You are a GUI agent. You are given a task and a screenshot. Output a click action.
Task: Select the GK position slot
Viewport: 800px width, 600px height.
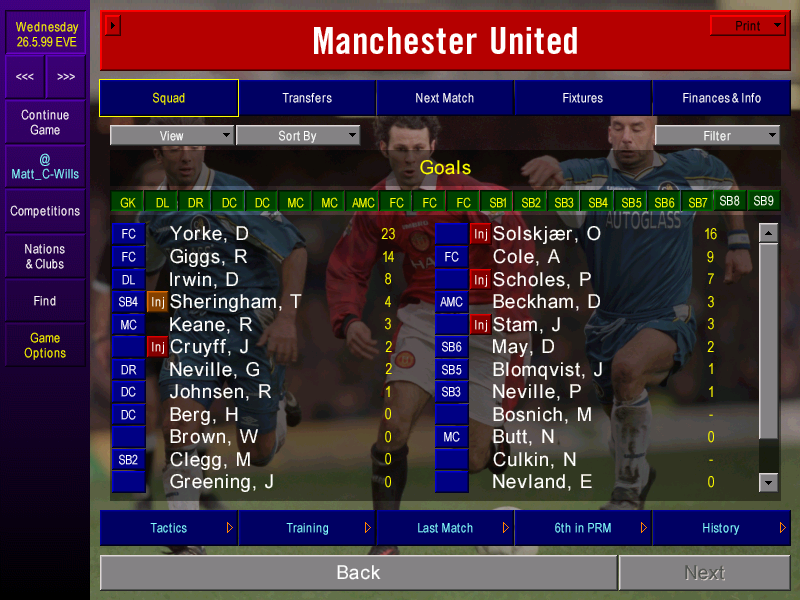(x=128, y=202)
